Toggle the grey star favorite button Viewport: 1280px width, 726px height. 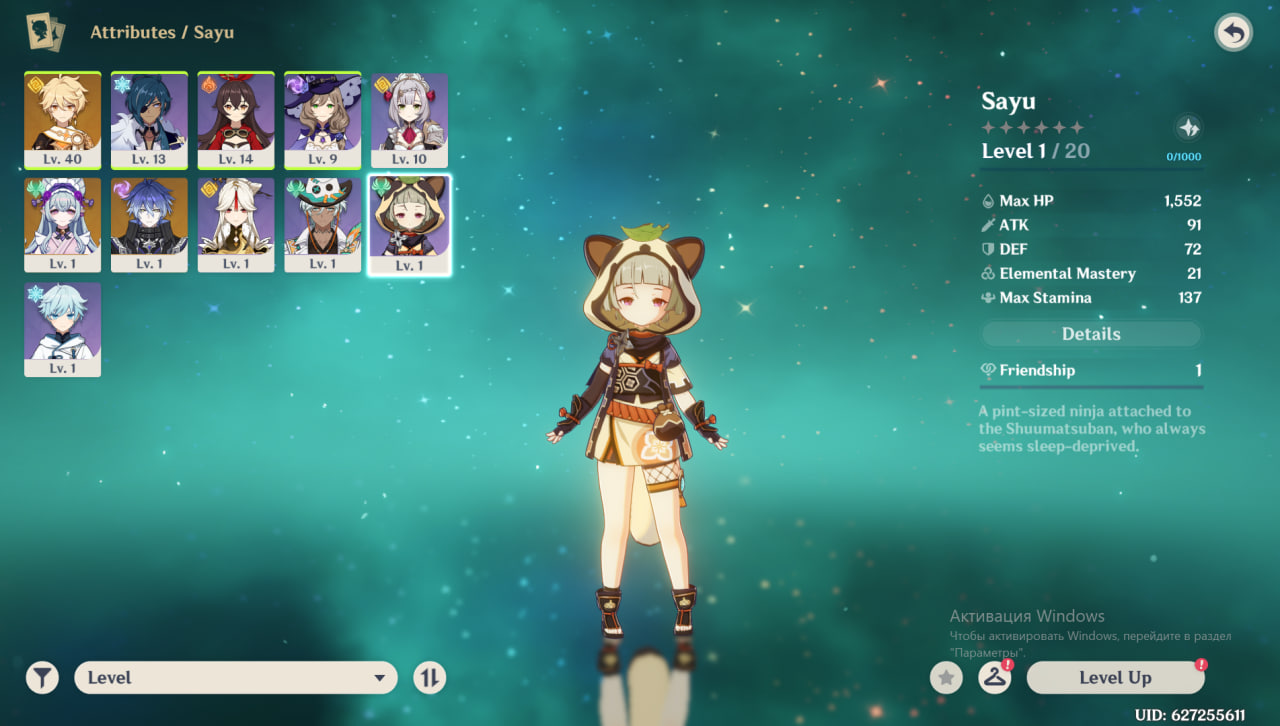click(946, 678)
